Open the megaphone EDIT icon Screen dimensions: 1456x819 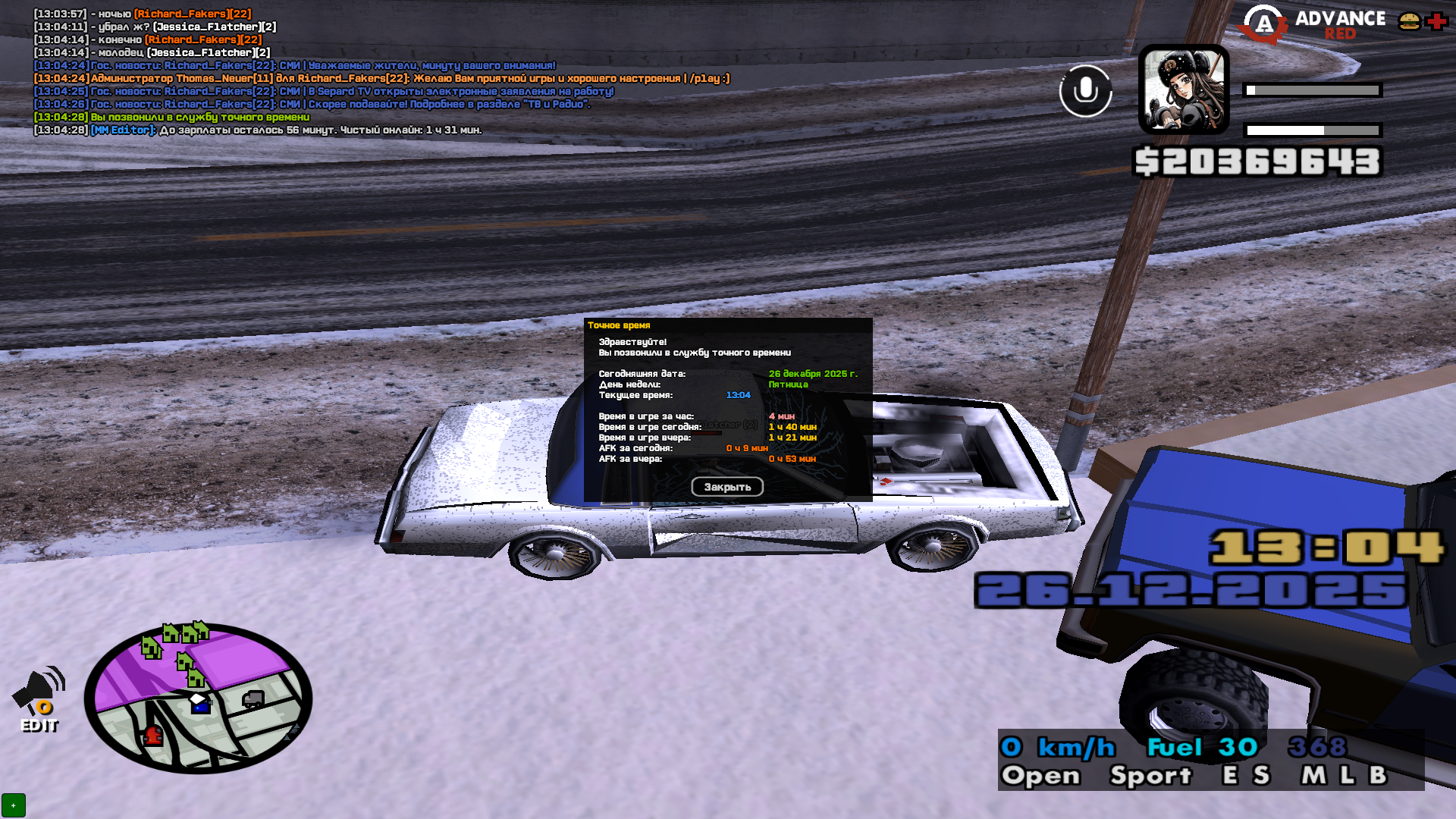pos(39,701)
